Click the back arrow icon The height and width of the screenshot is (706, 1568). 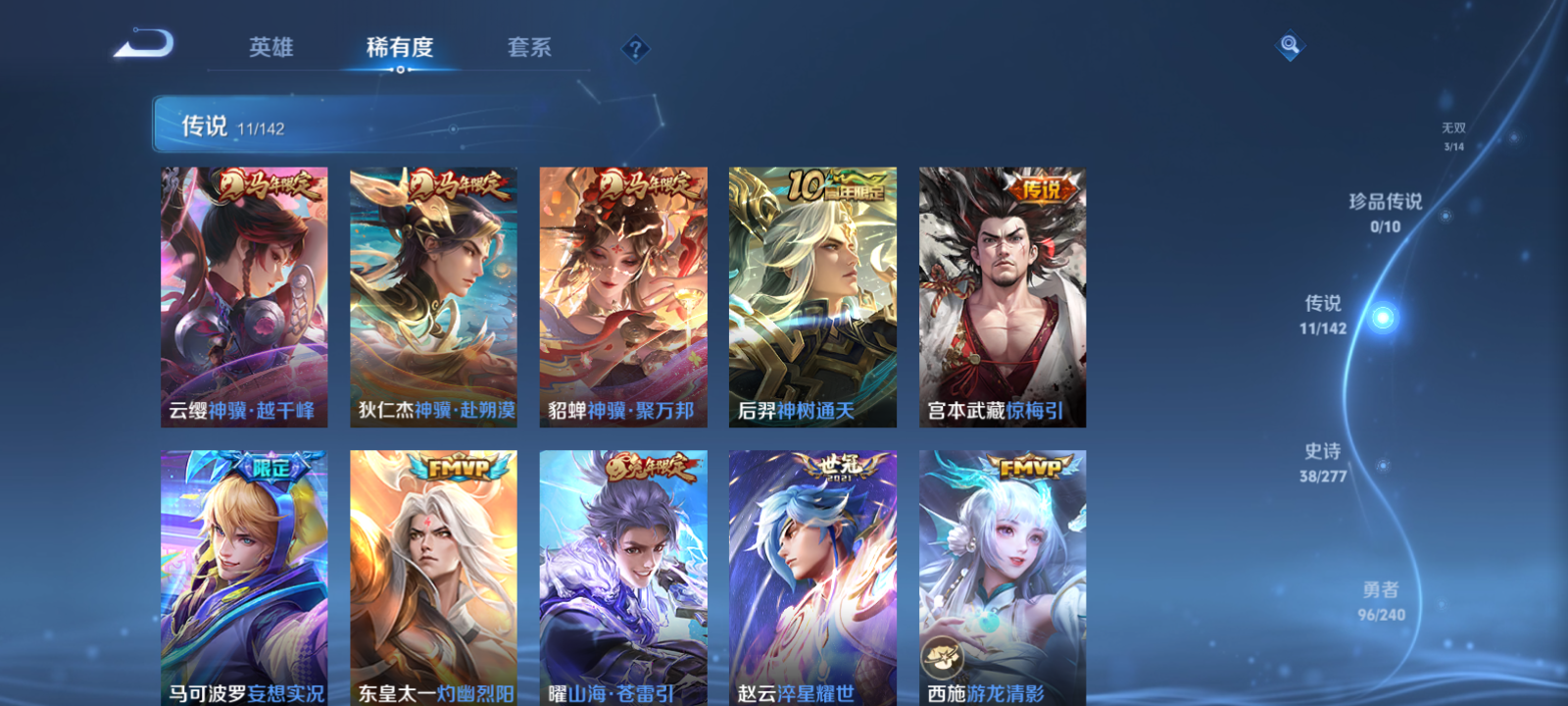(x=145, y=44)
